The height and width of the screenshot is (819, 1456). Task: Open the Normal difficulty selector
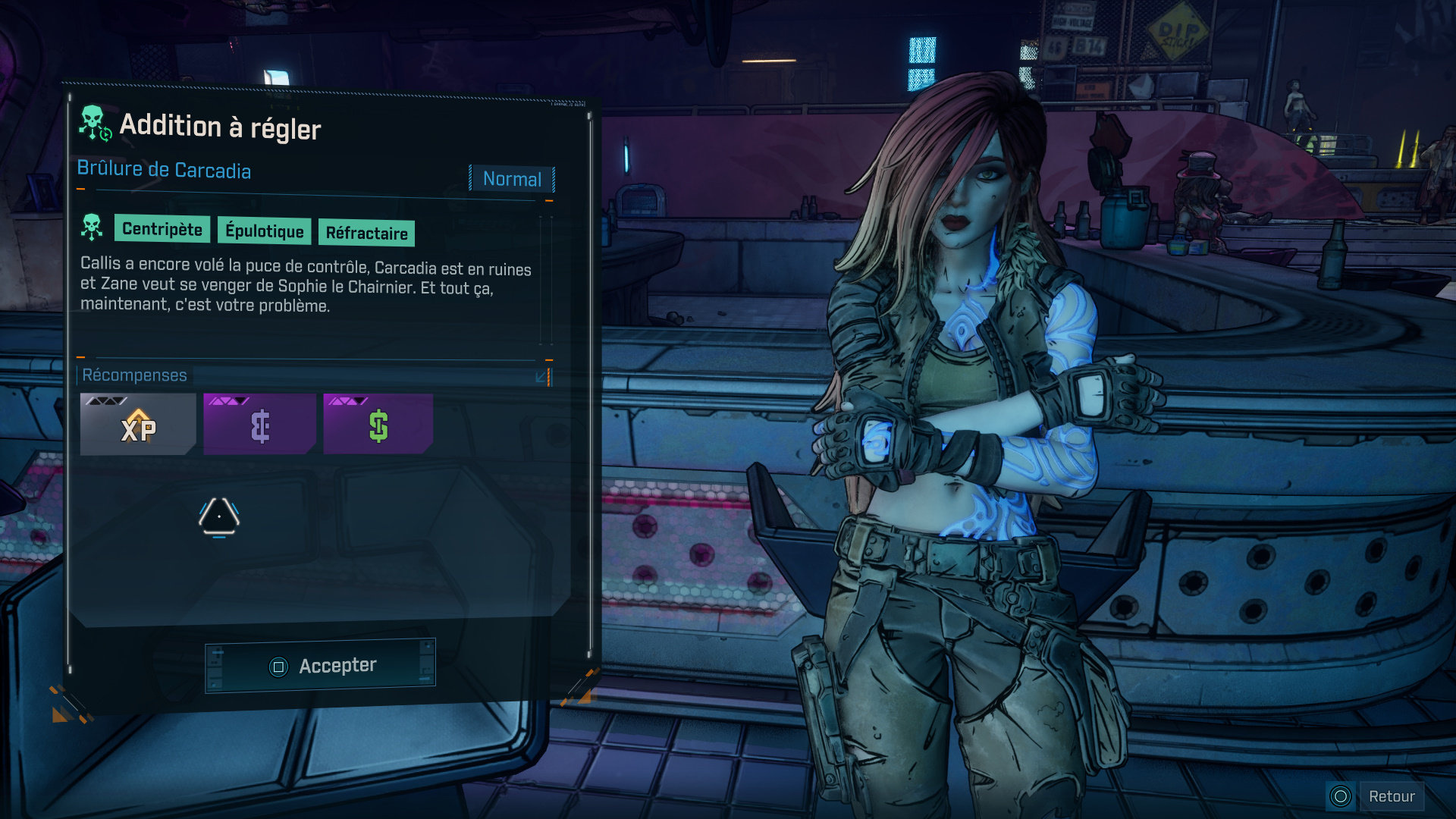pyautogui.click(x=512, y=180)
